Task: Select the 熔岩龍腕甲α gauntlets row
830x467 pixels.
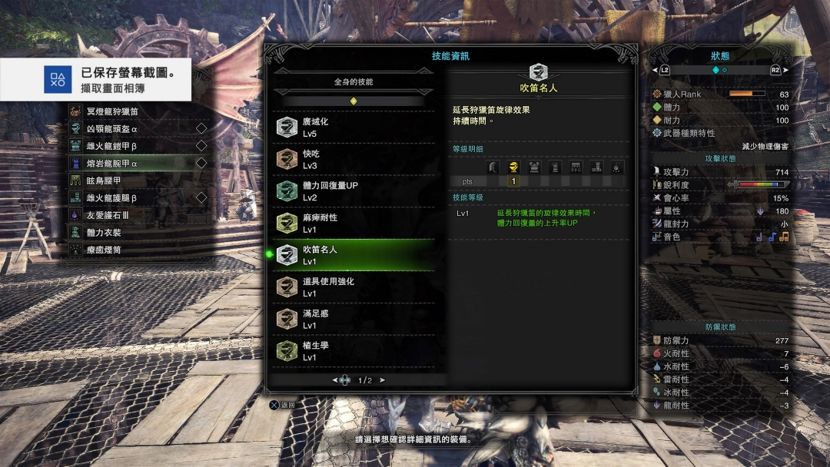Action: [140, 163]
